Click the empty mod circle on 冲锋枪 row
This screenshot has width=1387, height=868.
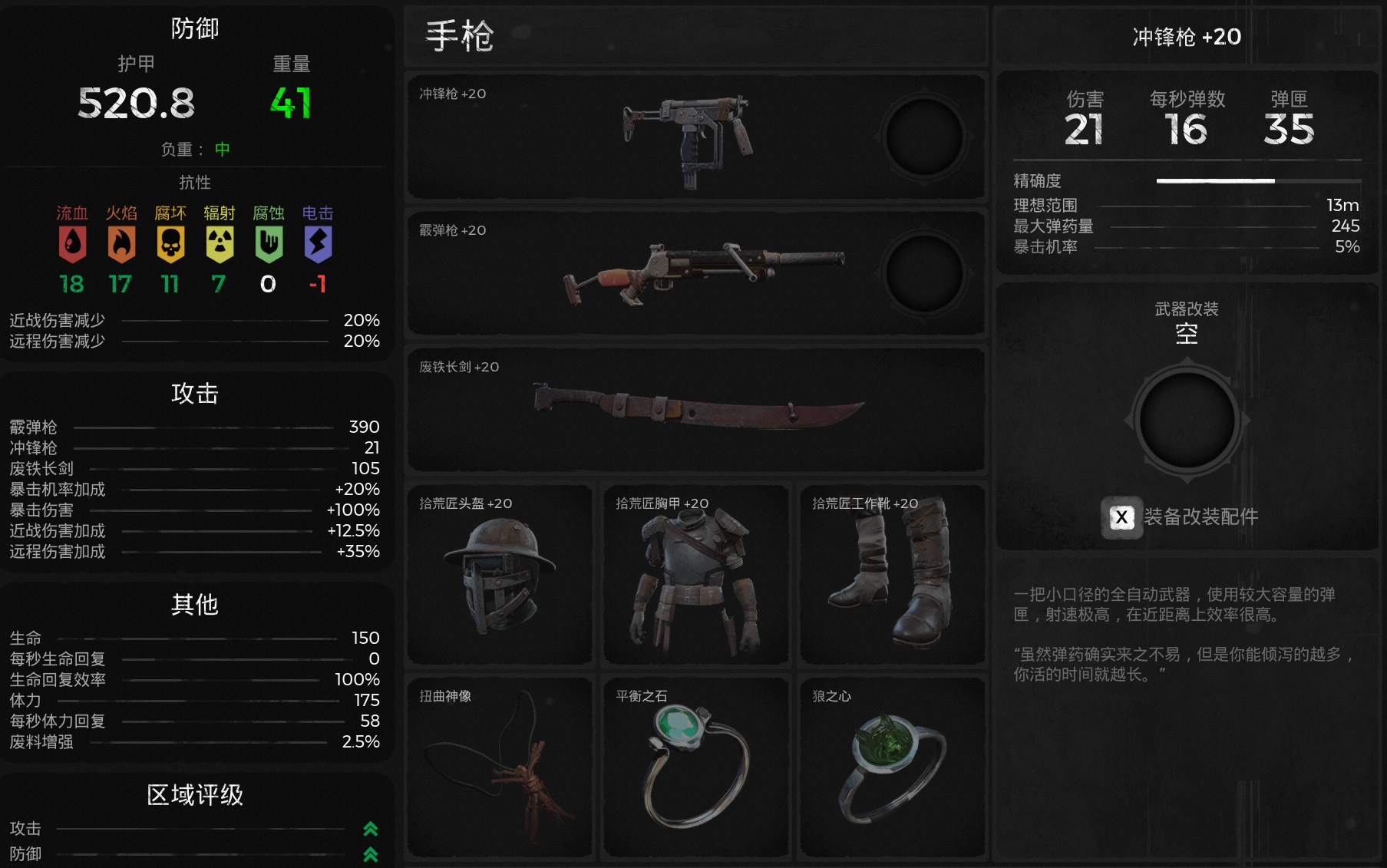[924, 137]
